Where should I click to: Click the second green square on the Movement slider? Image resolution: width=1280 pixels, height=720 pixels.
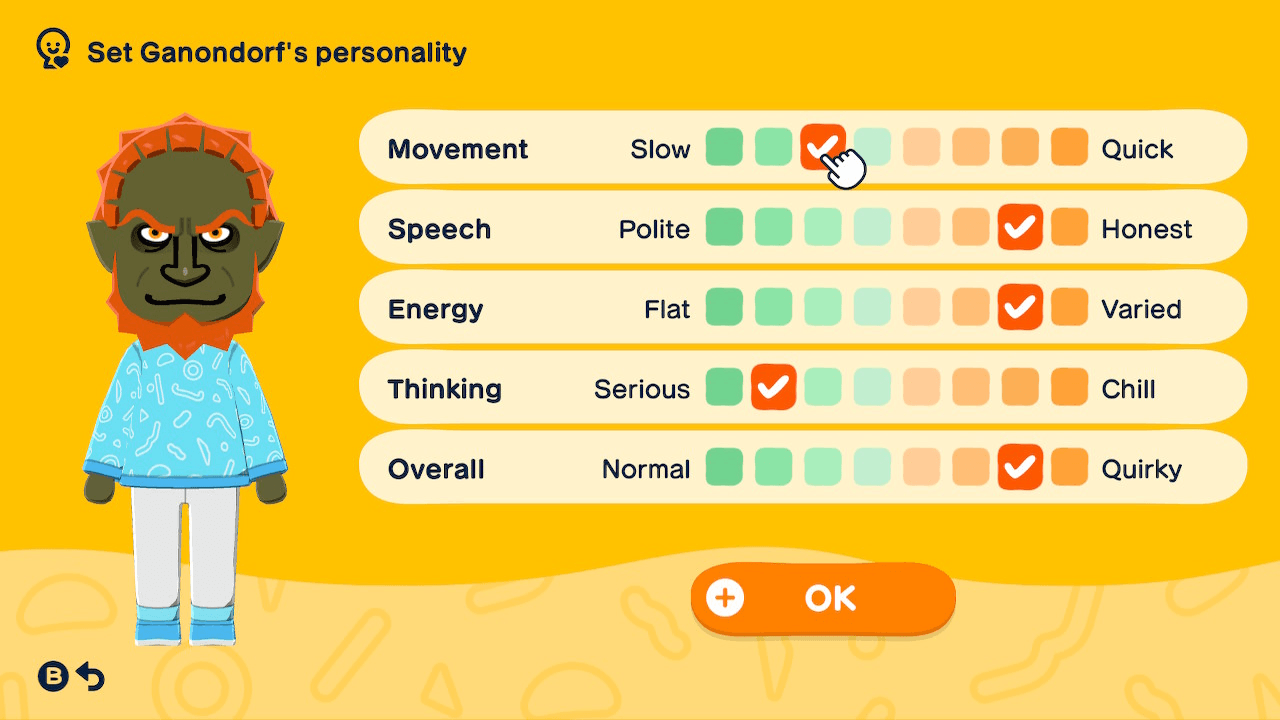773,147
